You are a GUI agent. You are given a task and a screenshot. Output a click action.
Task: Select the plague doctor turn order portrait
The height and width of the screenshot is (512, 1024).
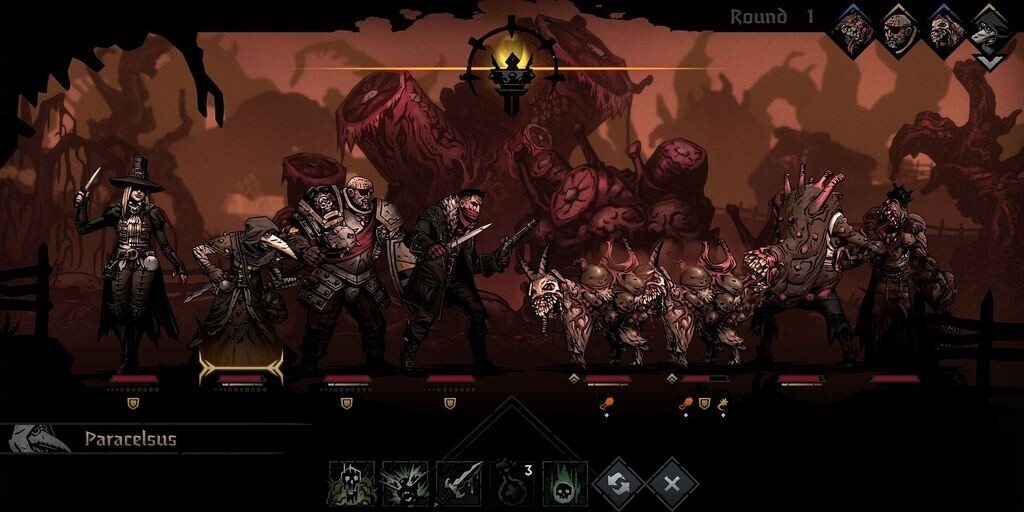[x=990, y=32]
